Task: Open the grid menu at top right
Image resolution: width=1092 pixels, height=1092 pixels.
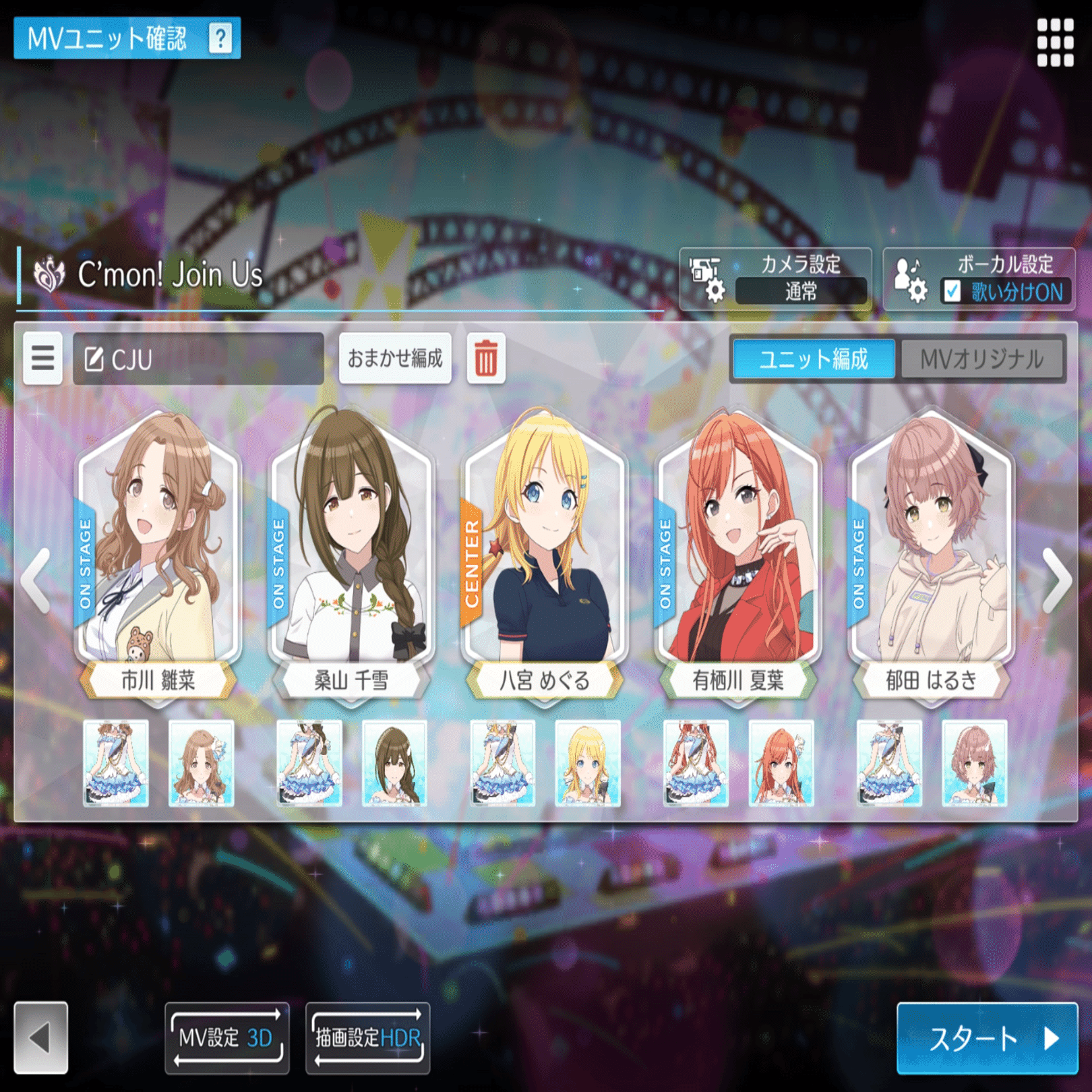Action: [x=1057, y=42]
